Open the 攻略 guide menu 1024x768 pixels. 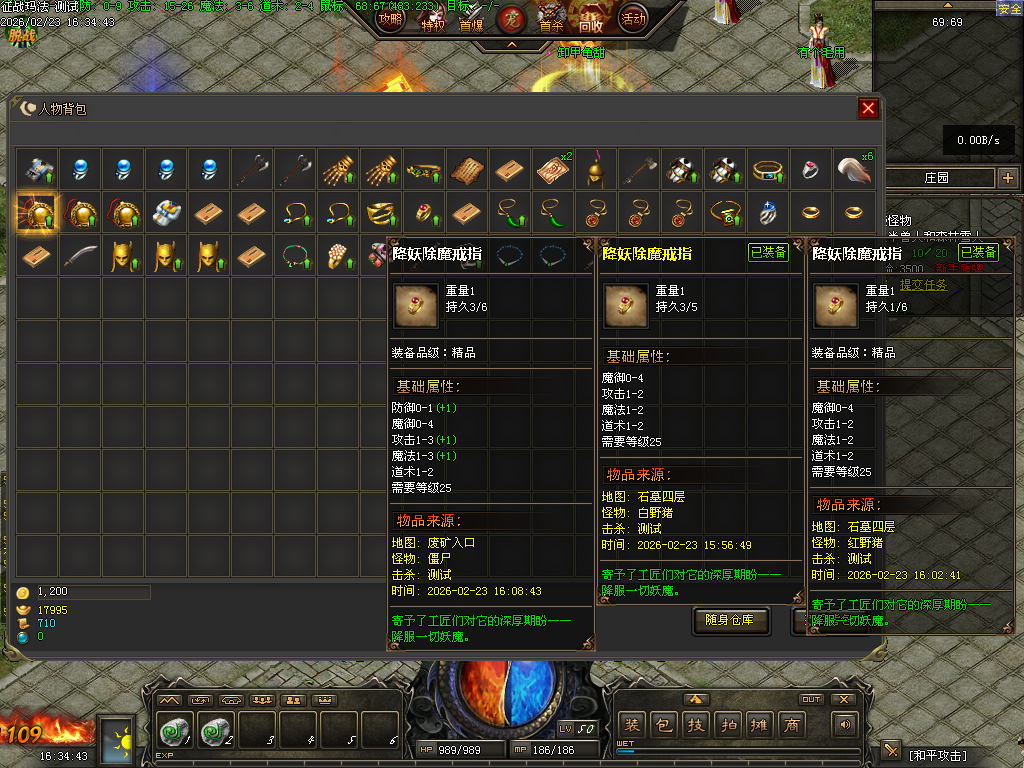point(389,18)
